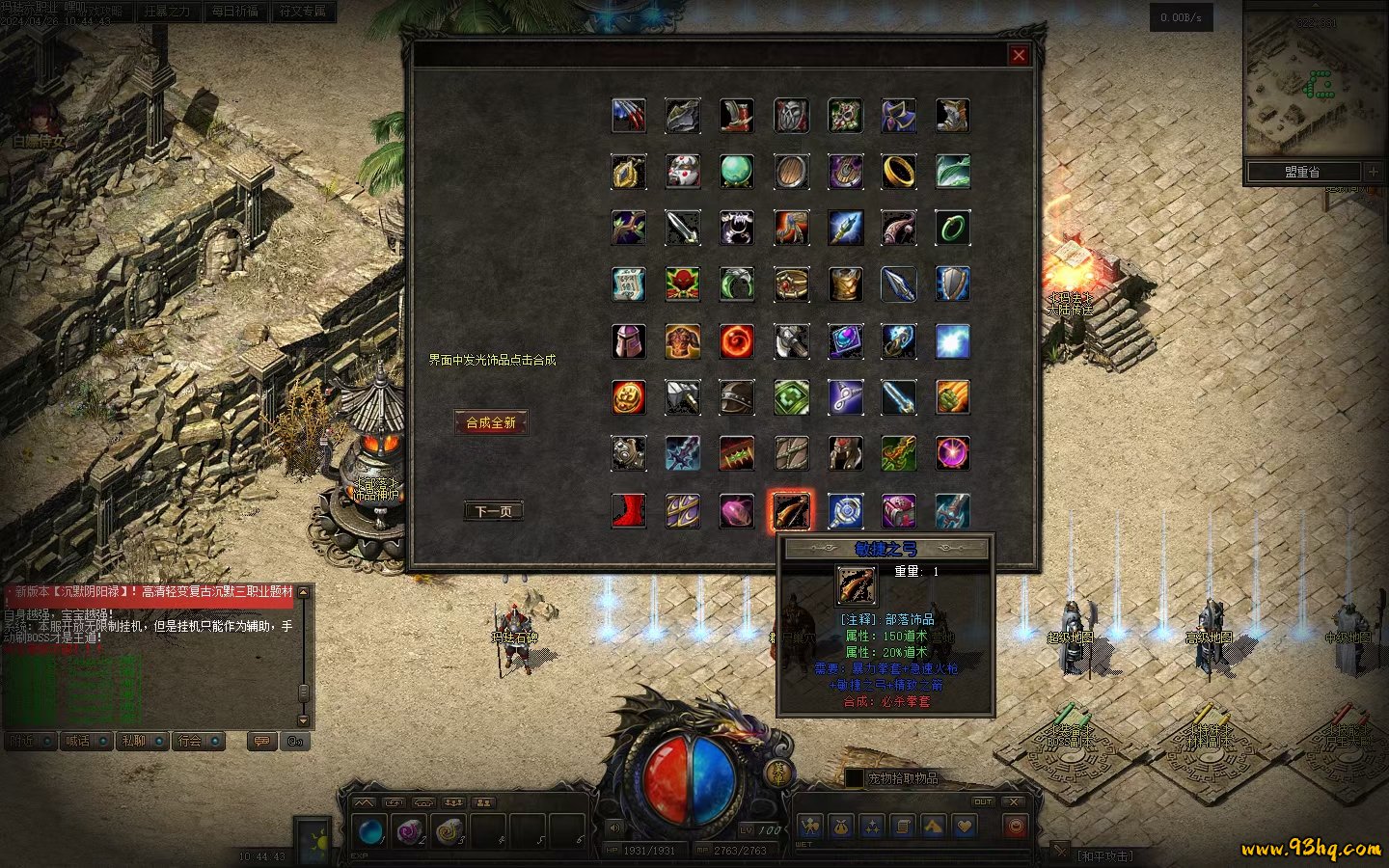The height and width of the screenshot is (868, 1389).
Task: Select the gold ring accessory icon
Action: [x=899, y=172]
